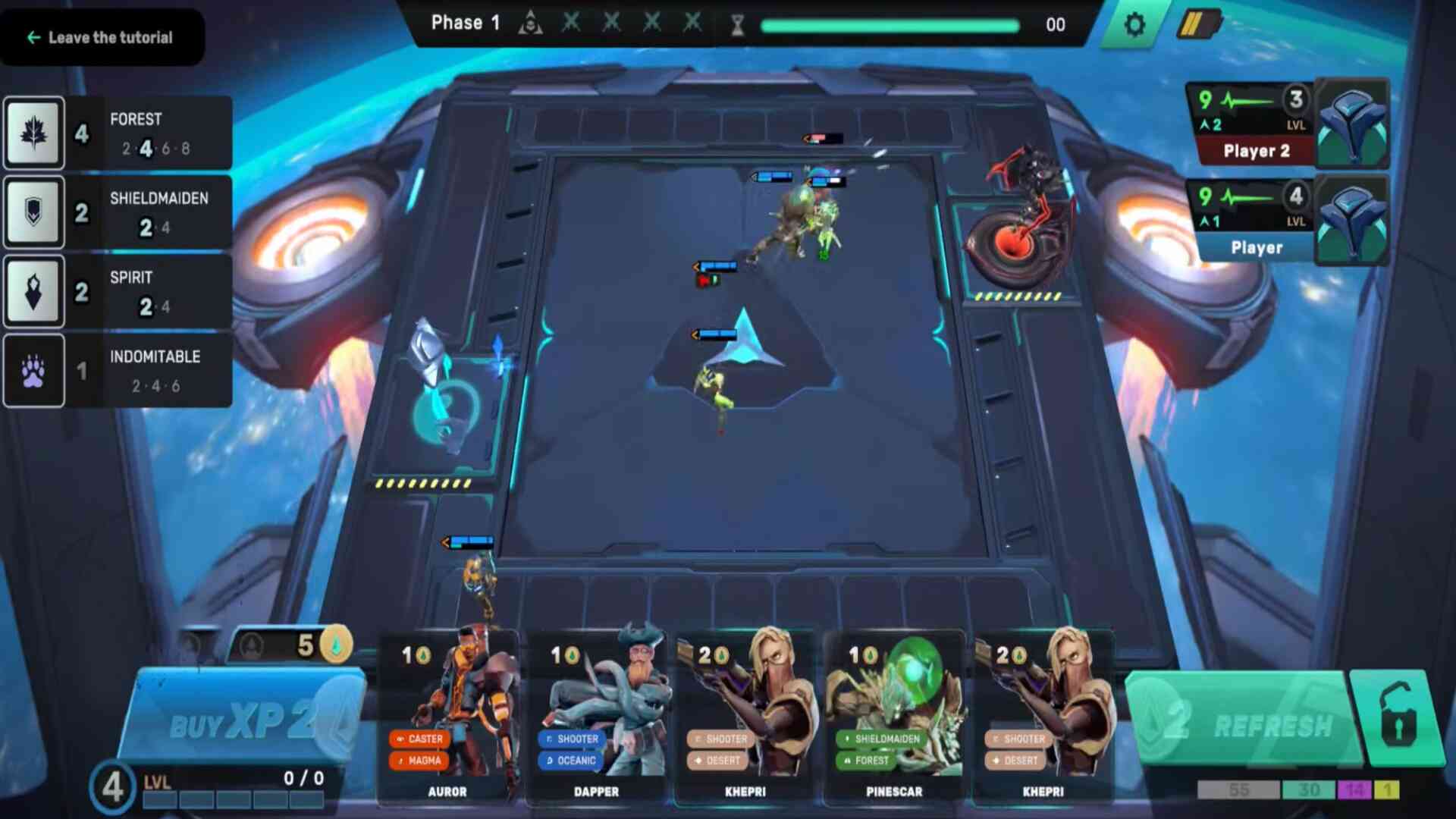Purchase the Dapper shooter oceanic card
This screenshot has width=1456, height=819.
(x=597, y=714)
